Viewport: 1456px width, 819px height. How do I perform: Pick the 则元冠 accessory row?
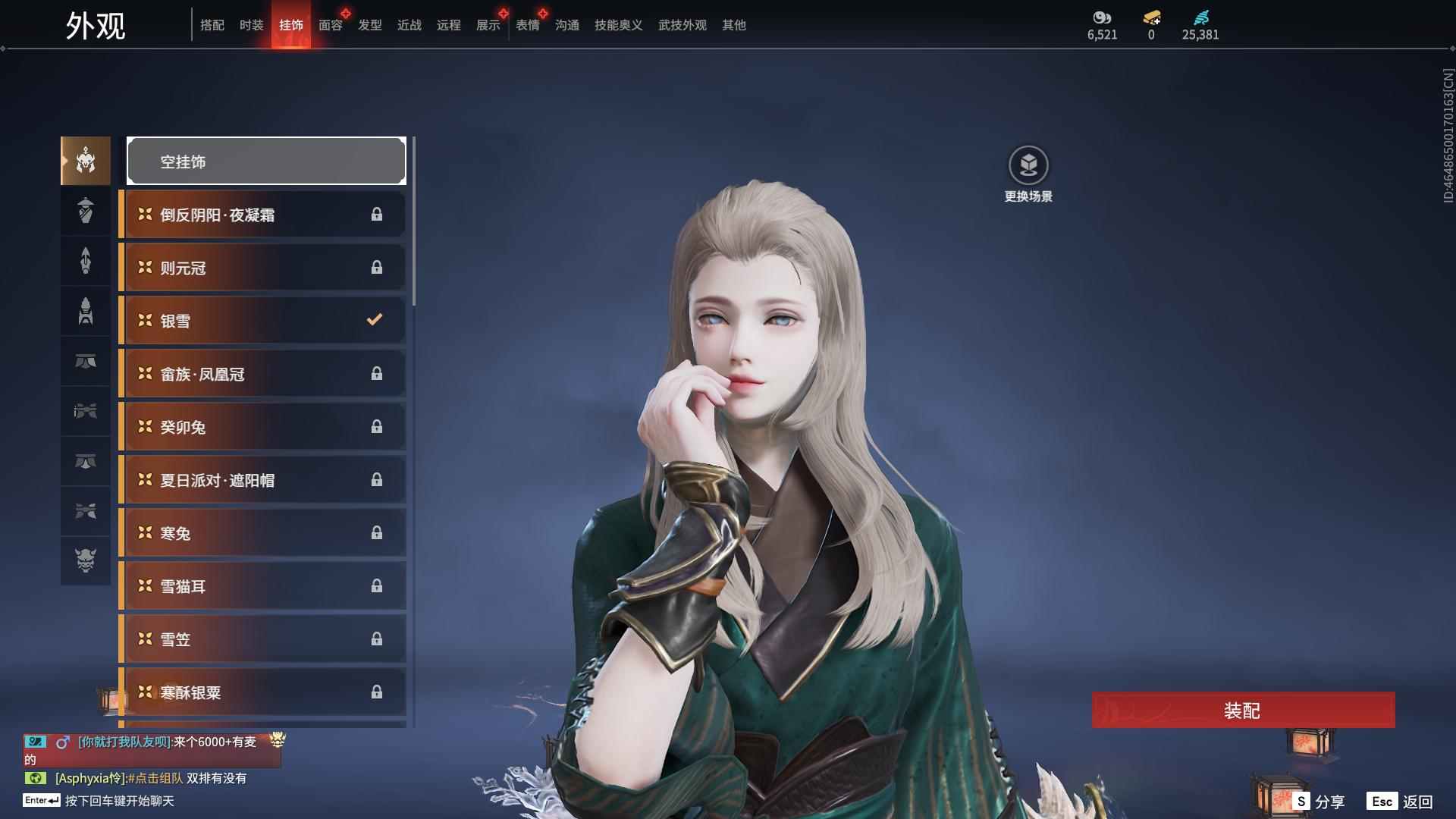262,268
